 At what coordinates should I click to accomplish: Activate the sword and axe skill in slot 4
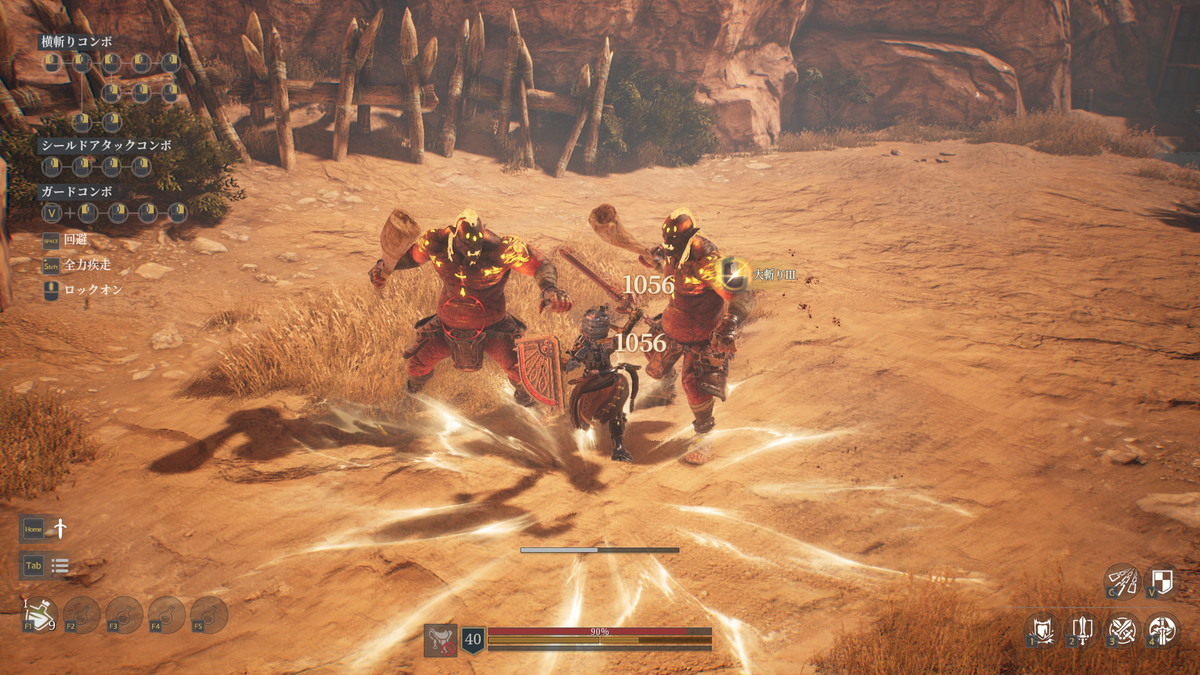(x=1162, y=630)
